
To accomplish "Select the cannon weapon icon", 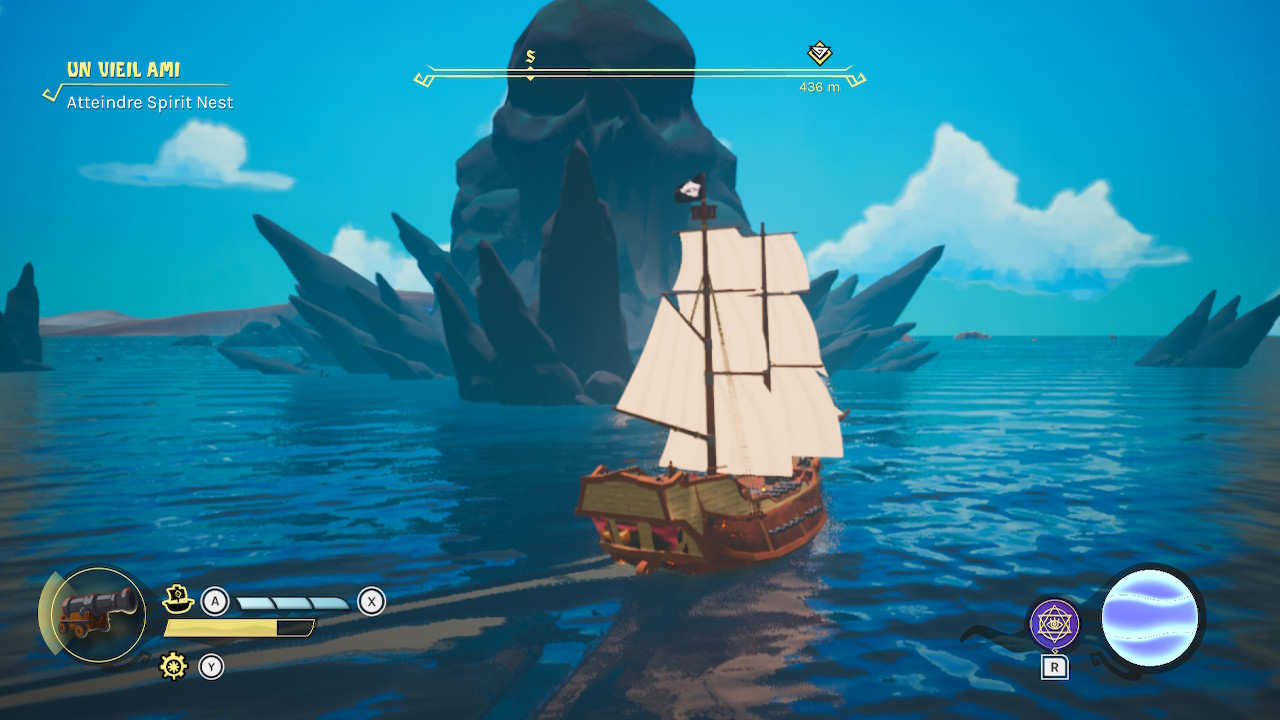I will click(98, 614).
